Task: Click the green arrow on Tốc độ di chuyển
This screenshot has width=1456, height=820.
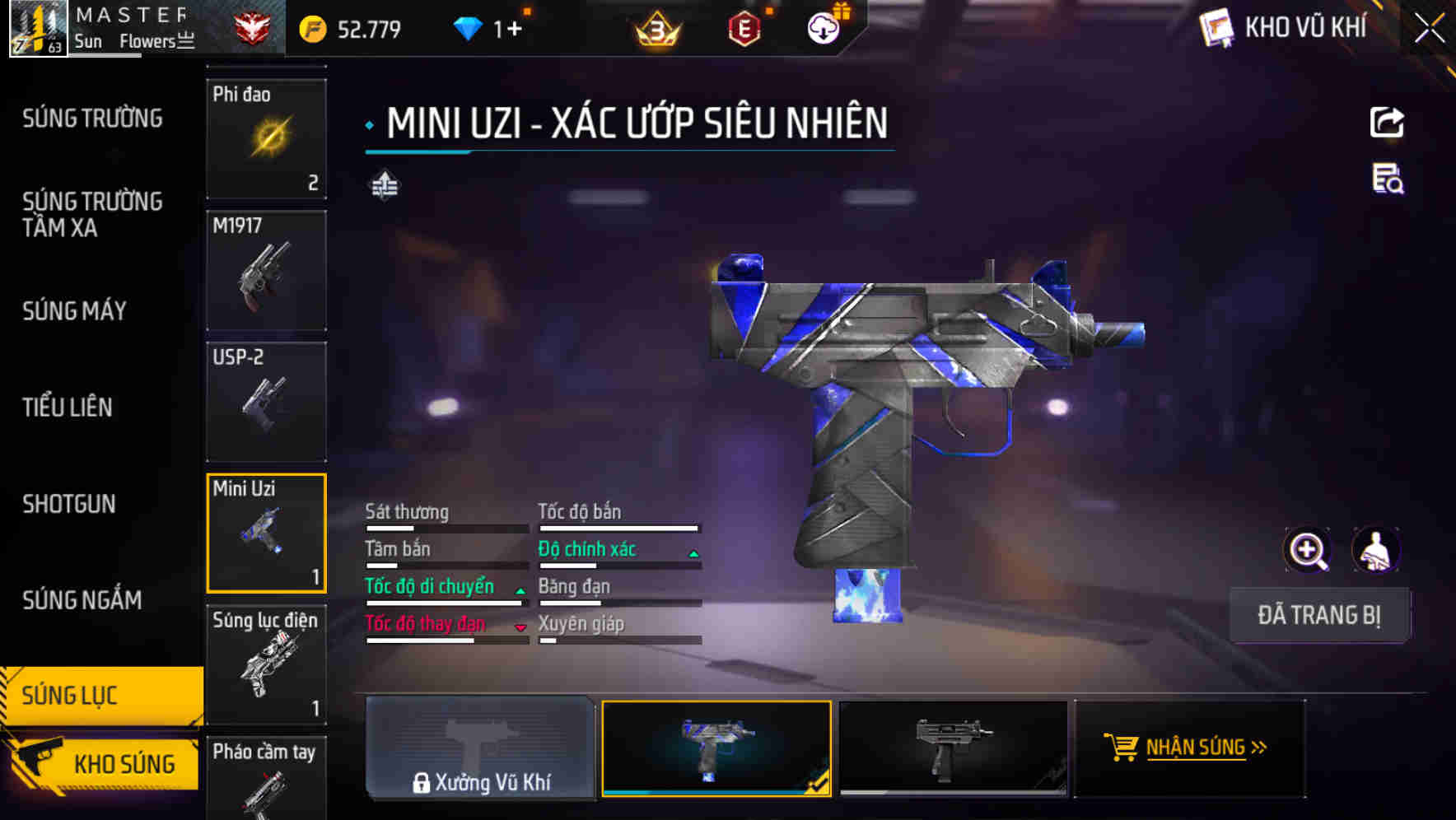Action: click(520, 589)
